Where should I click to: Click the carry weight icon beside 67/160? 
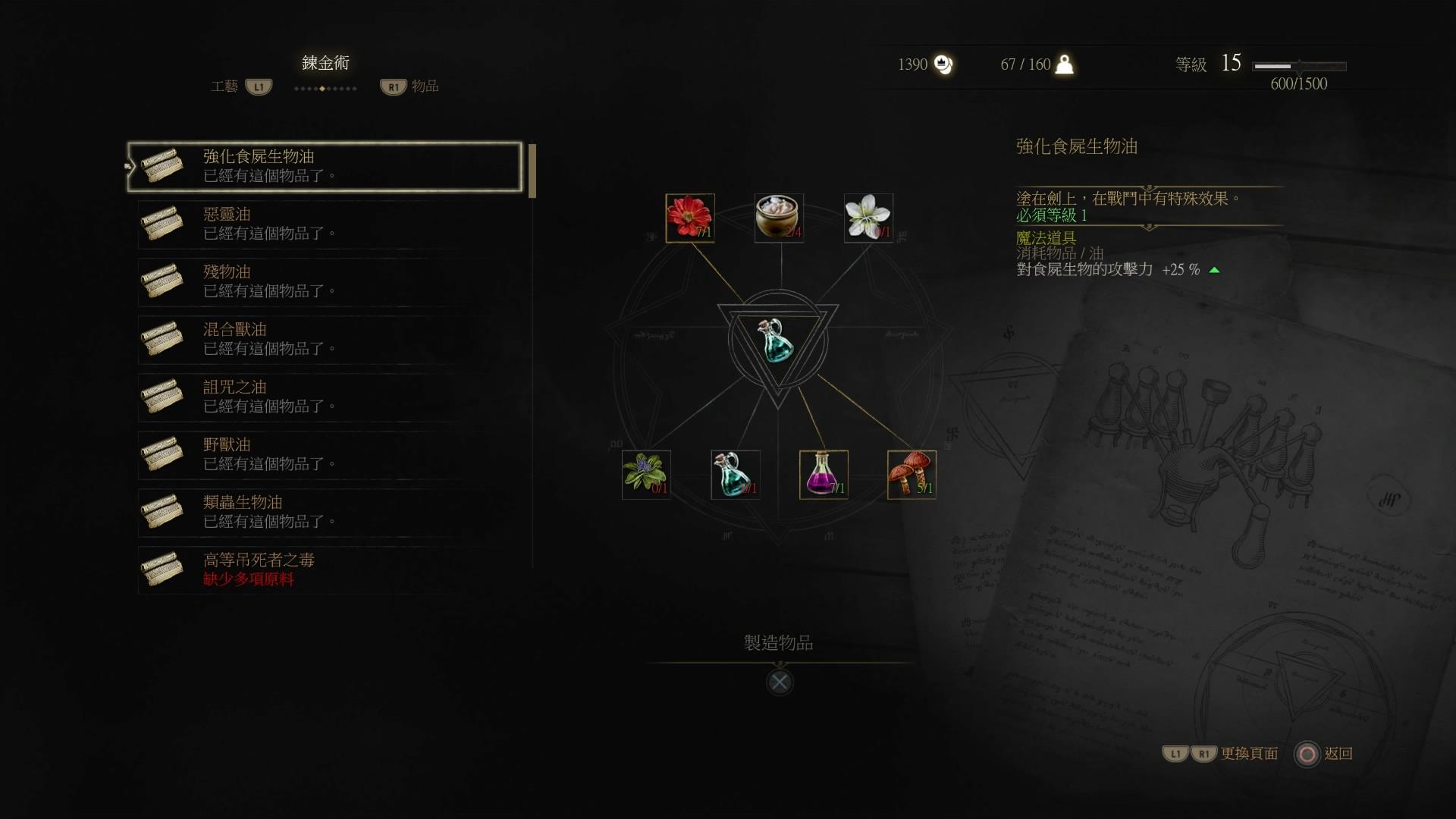click(1065, 64)
